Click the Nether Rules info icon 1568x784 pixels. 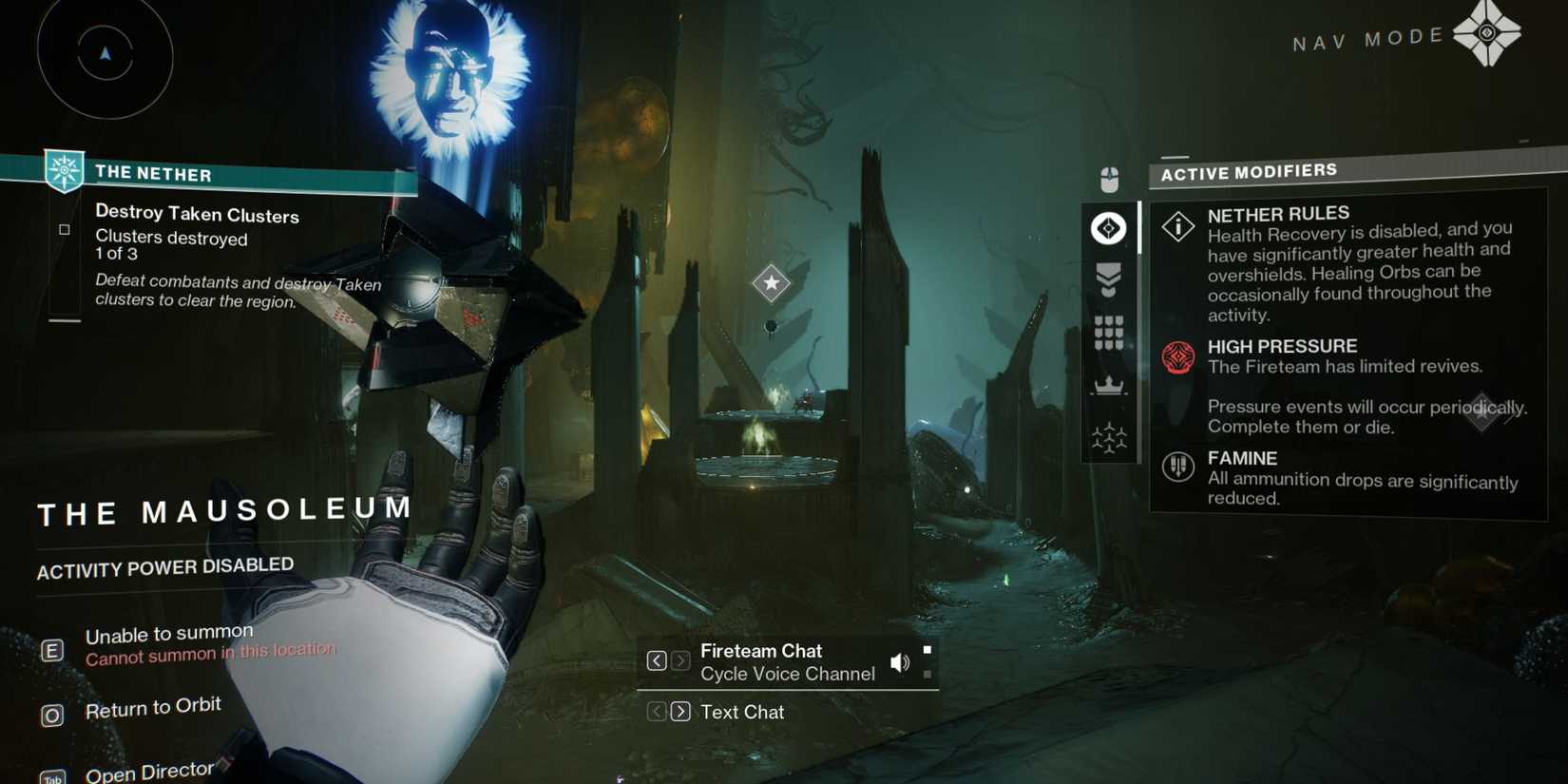click(x=1177, y=226)
